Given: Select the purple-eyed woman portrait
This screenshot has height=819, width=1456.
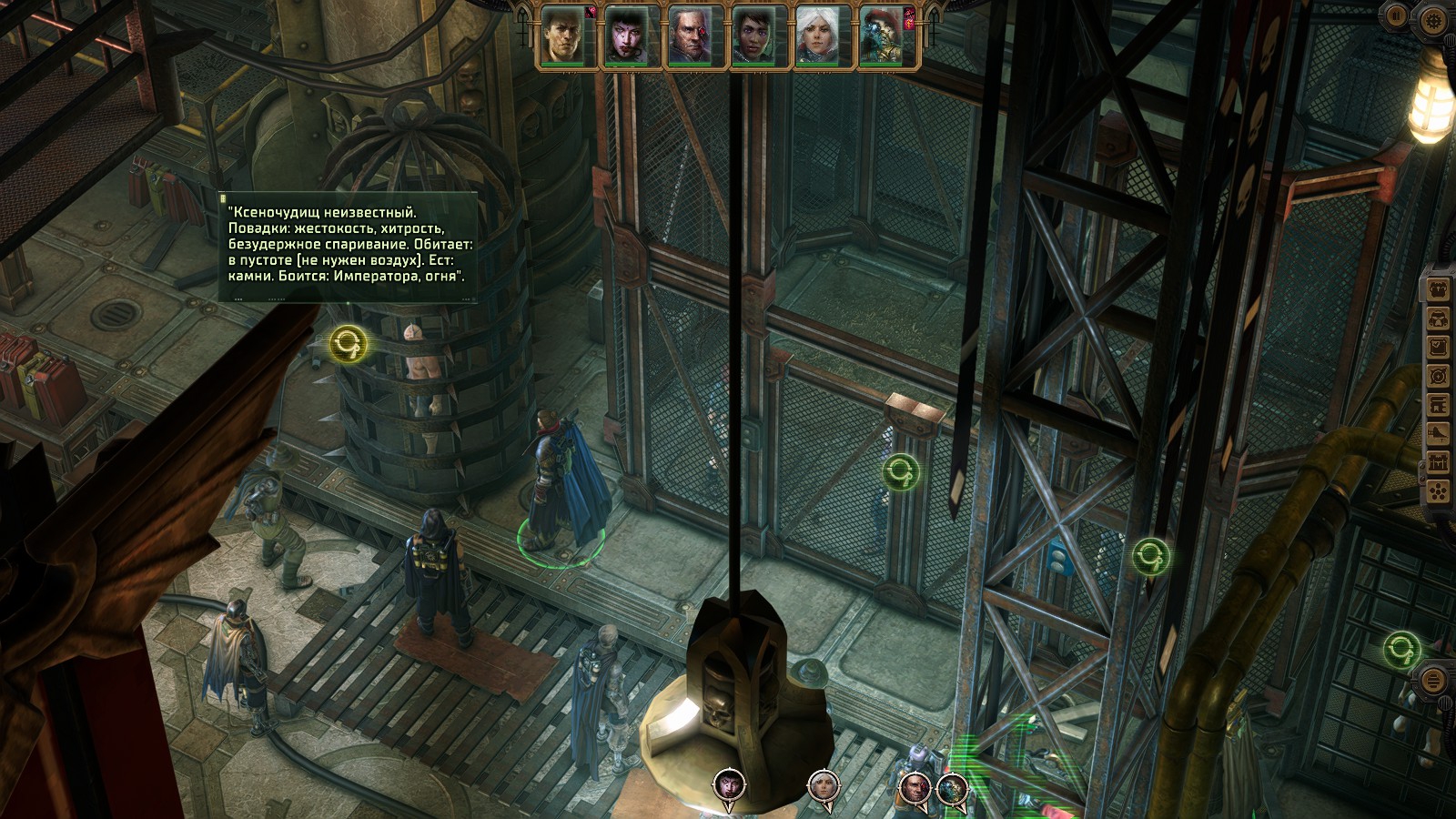Looking at the screenshot, I should [754, 36].
